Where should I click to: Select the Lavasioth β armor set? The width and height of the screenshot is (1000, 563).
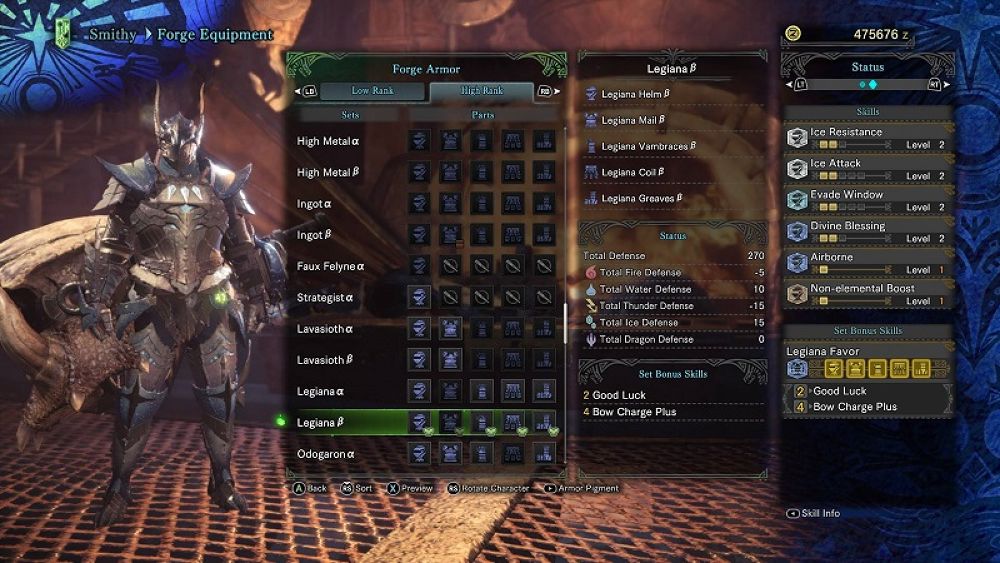(325, 360)
